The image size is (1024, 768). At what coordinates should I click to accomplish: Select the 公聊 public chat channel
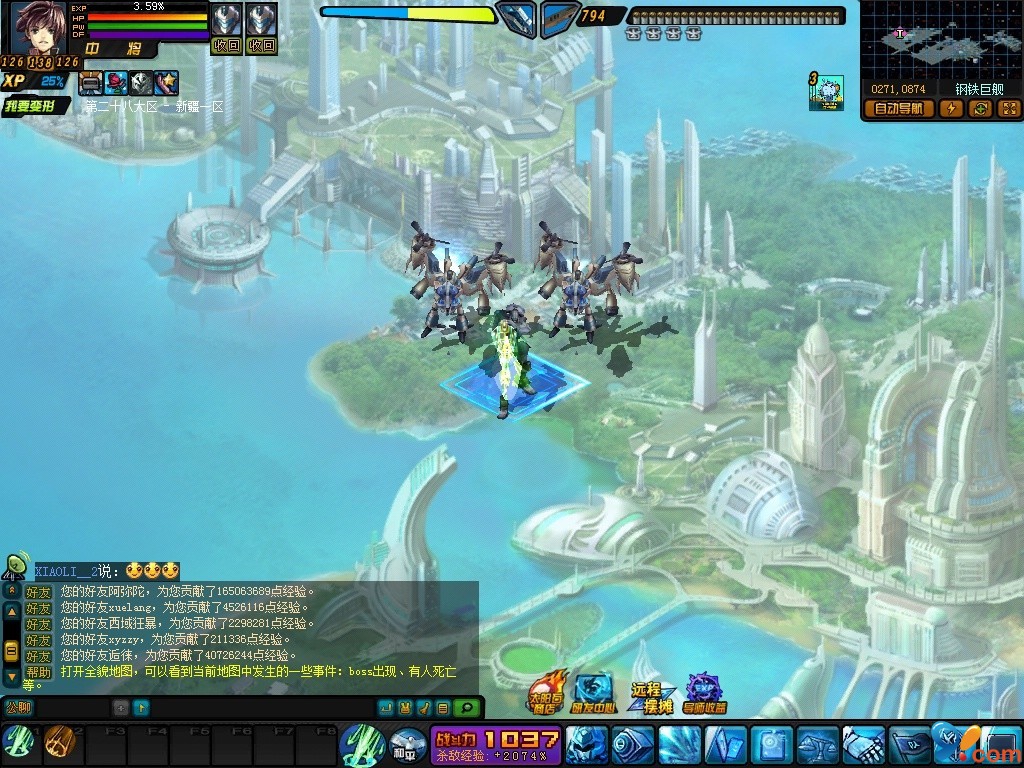[x=18, y=707]
